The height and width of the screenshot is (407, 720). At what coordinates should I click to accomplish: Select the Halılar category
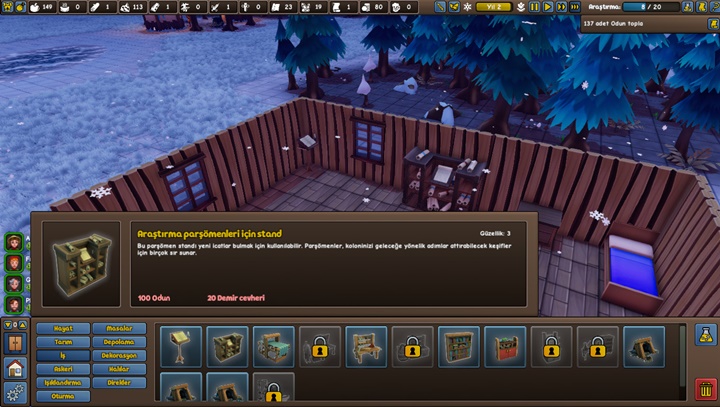(x=120, y=369)
